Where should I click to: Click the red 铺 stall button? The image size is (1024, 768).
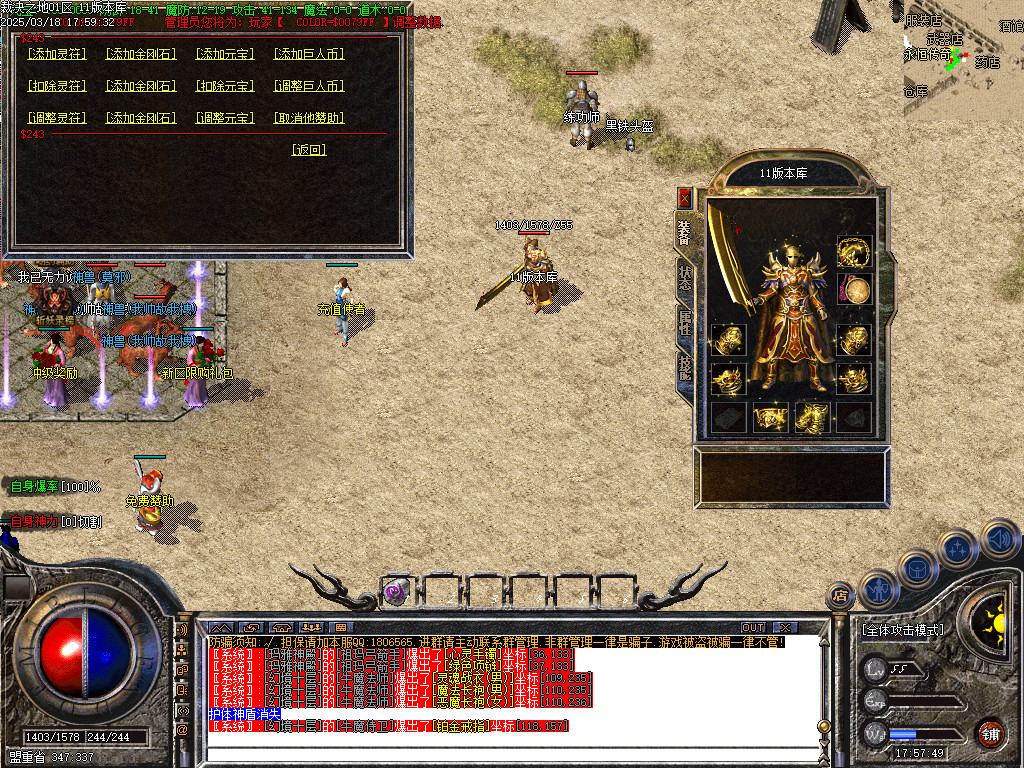tap(990, 733)
